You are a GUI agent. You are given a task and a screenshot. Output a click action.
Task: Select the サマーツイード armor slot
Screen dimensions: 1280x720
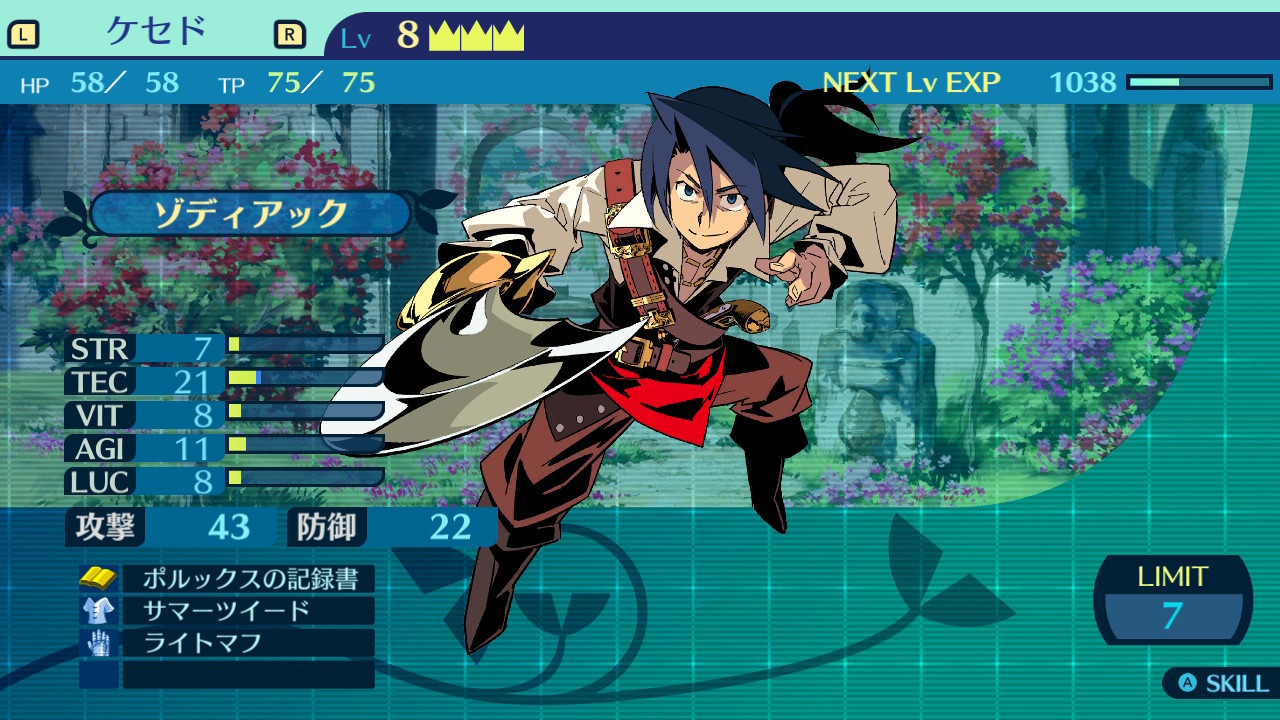[x=247, y=611]
